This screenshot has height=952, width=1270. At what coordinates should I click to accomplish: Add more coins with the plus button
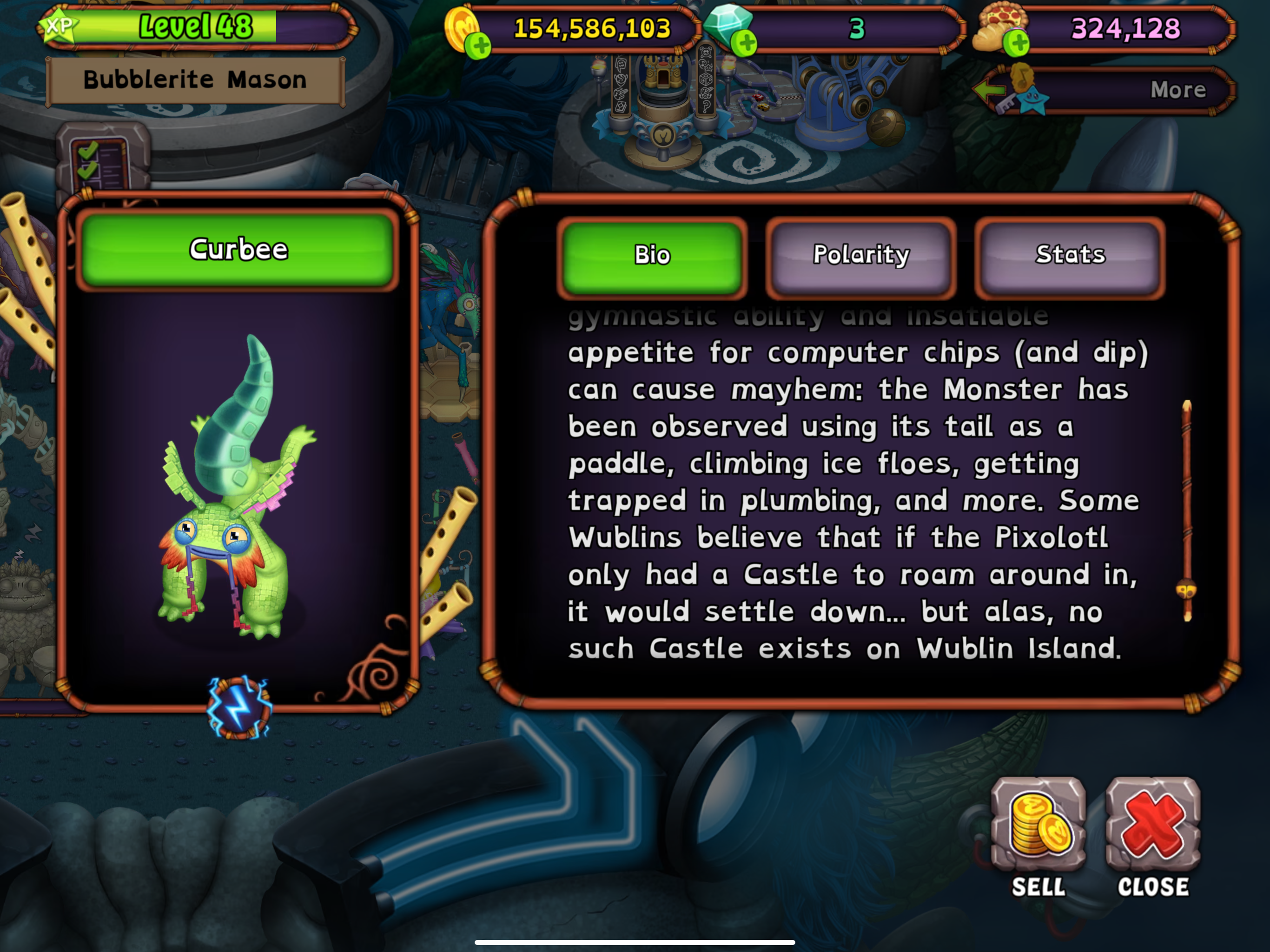[x=478, y=46]
